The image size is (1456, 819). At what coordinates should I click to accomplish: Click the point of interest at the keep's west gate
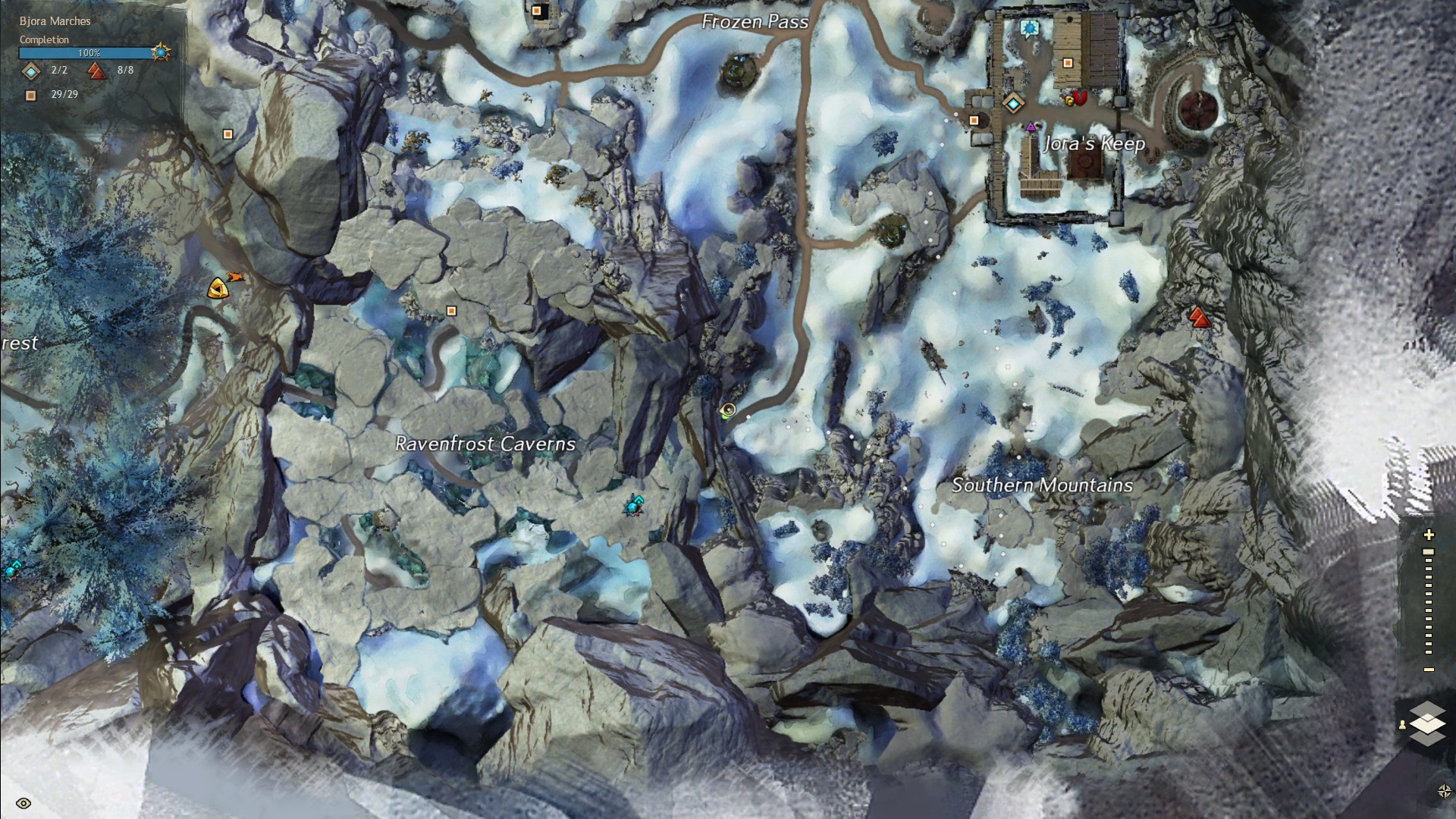click(974, 120)
